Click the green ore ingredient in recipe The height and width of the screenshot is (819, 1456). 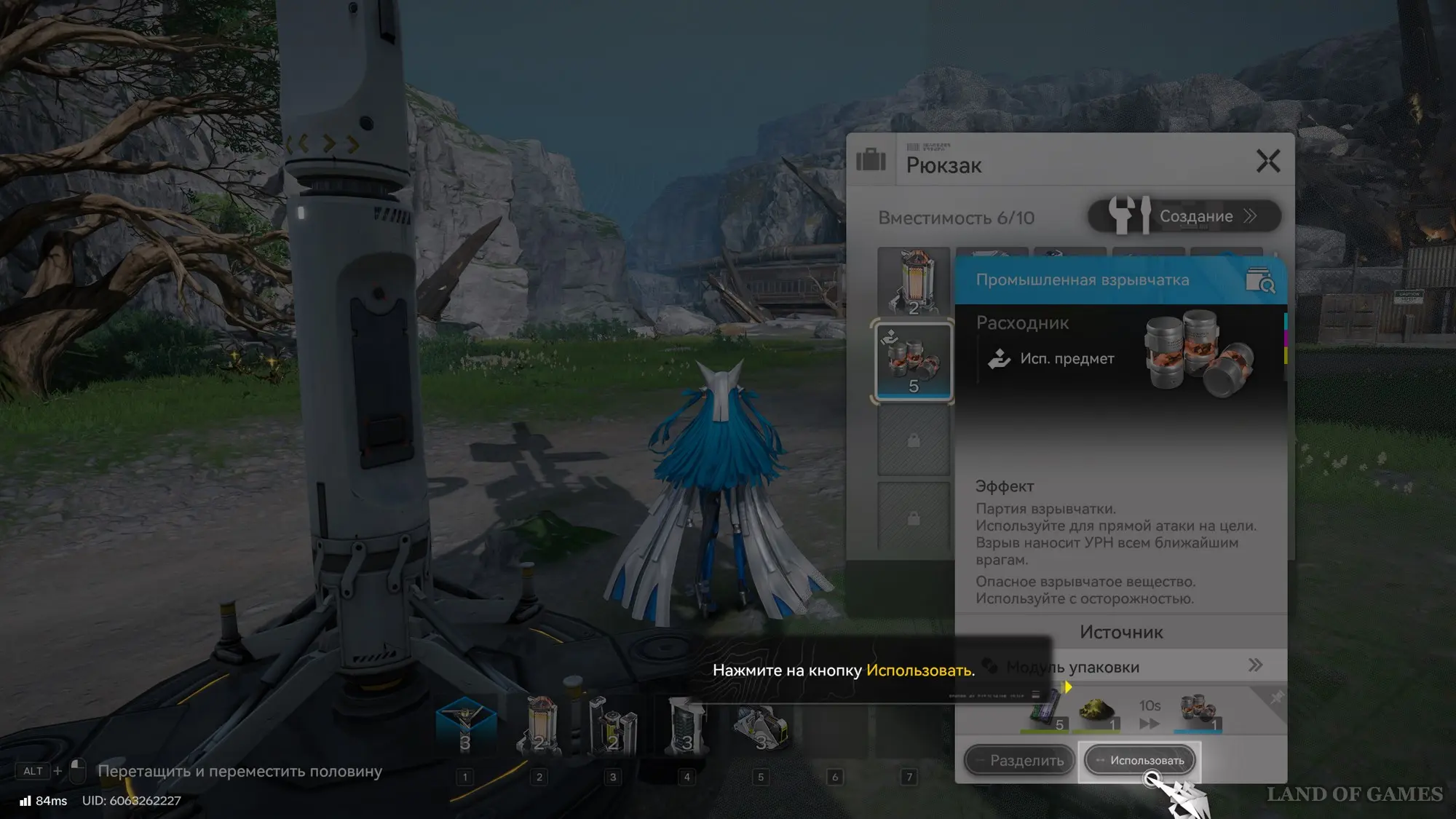[x=1097, y=711]
